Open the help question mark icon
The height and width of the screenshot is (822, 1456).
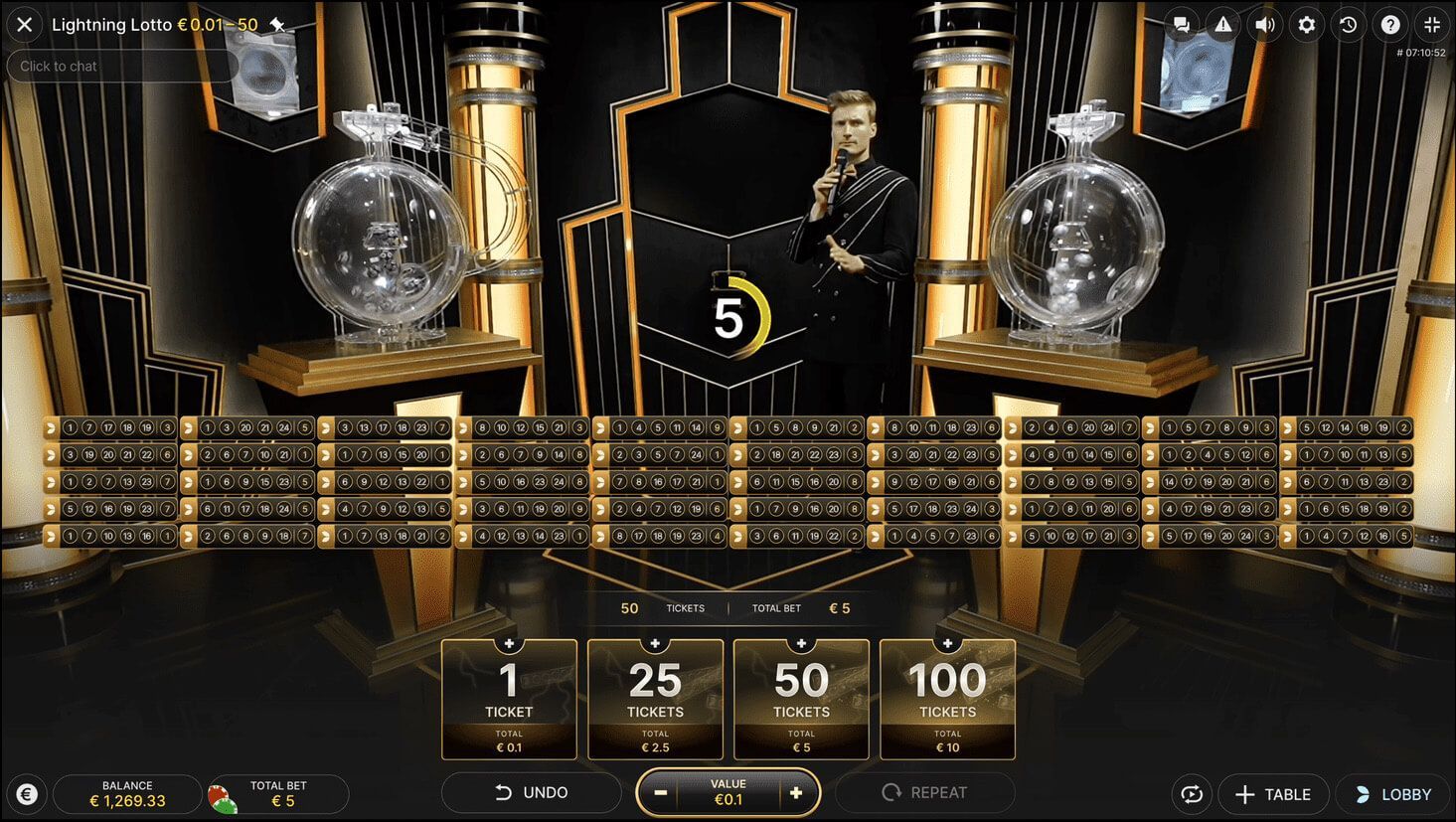point(1389,25)
